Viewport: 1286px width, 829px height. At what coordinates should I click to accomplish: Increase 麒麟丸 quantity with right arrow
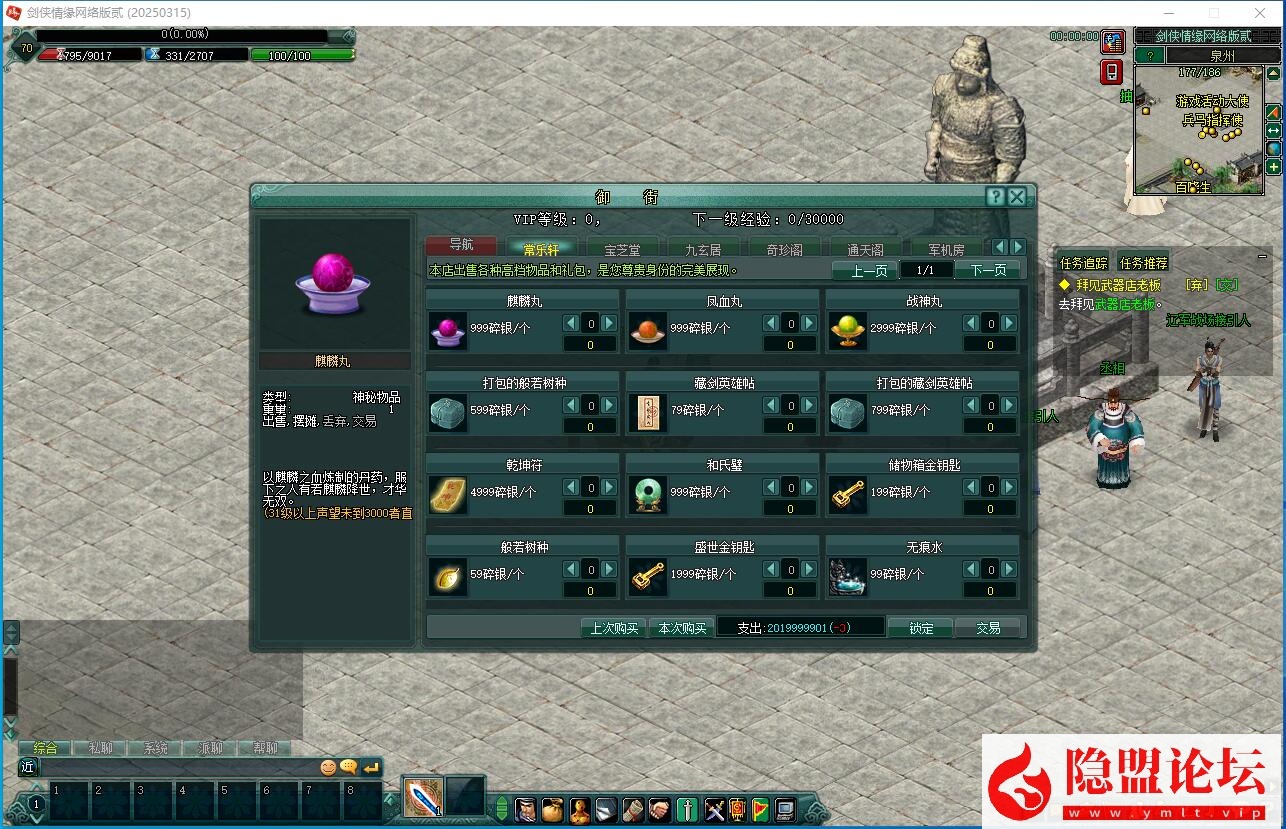tap(607, 323)
